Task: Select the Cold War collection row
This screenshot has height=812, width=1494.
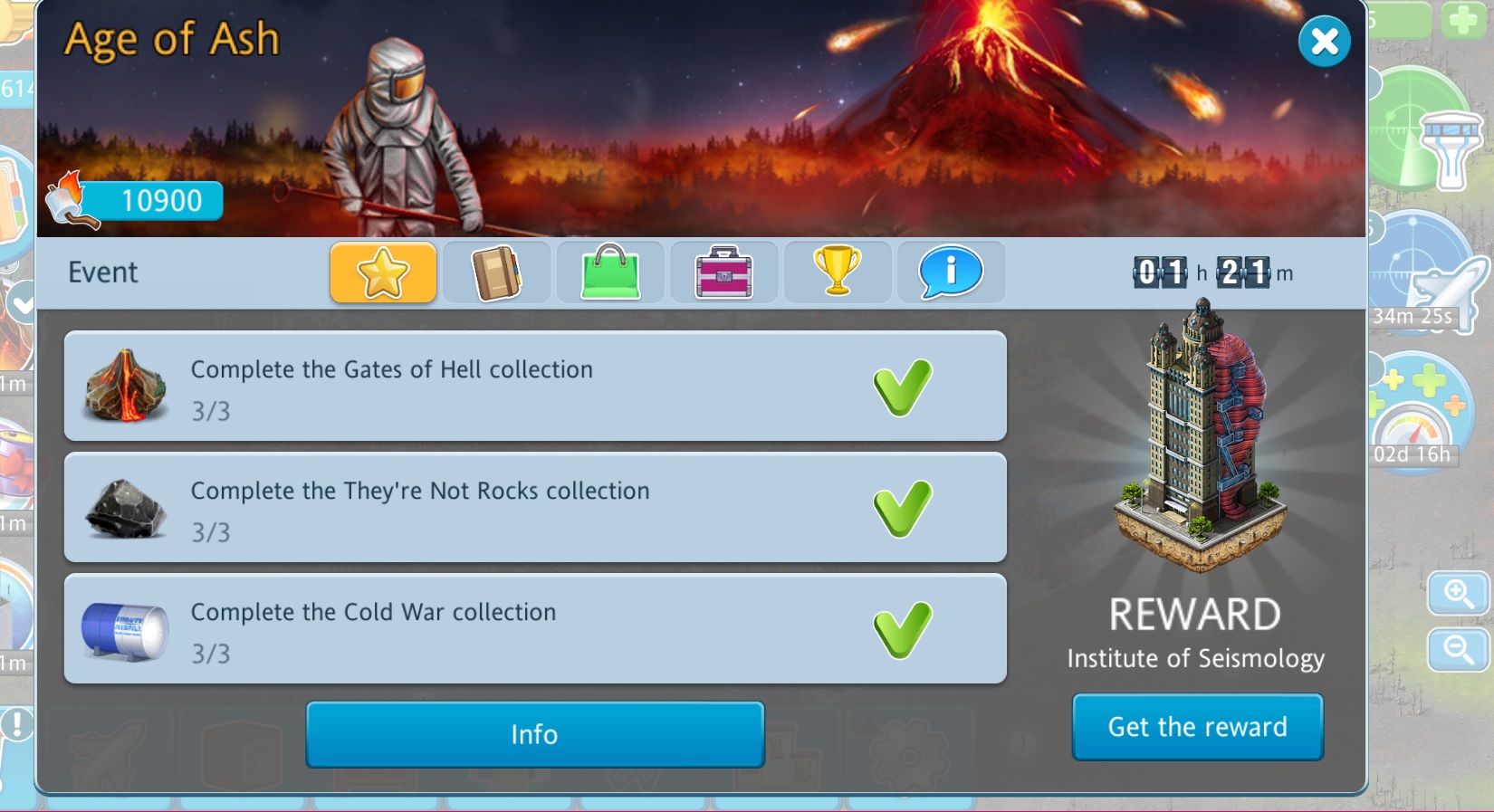Action: coord(534,629)
